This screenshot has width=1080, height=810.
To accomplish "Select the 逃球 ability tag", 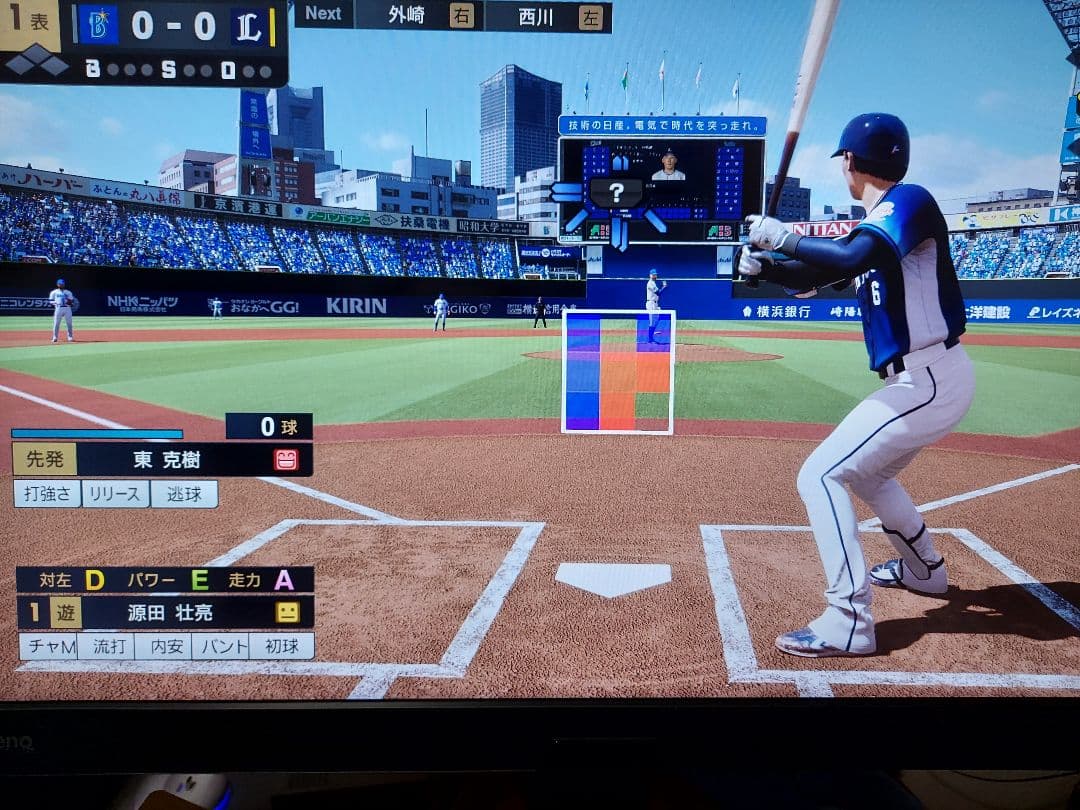I will (184, 494).
